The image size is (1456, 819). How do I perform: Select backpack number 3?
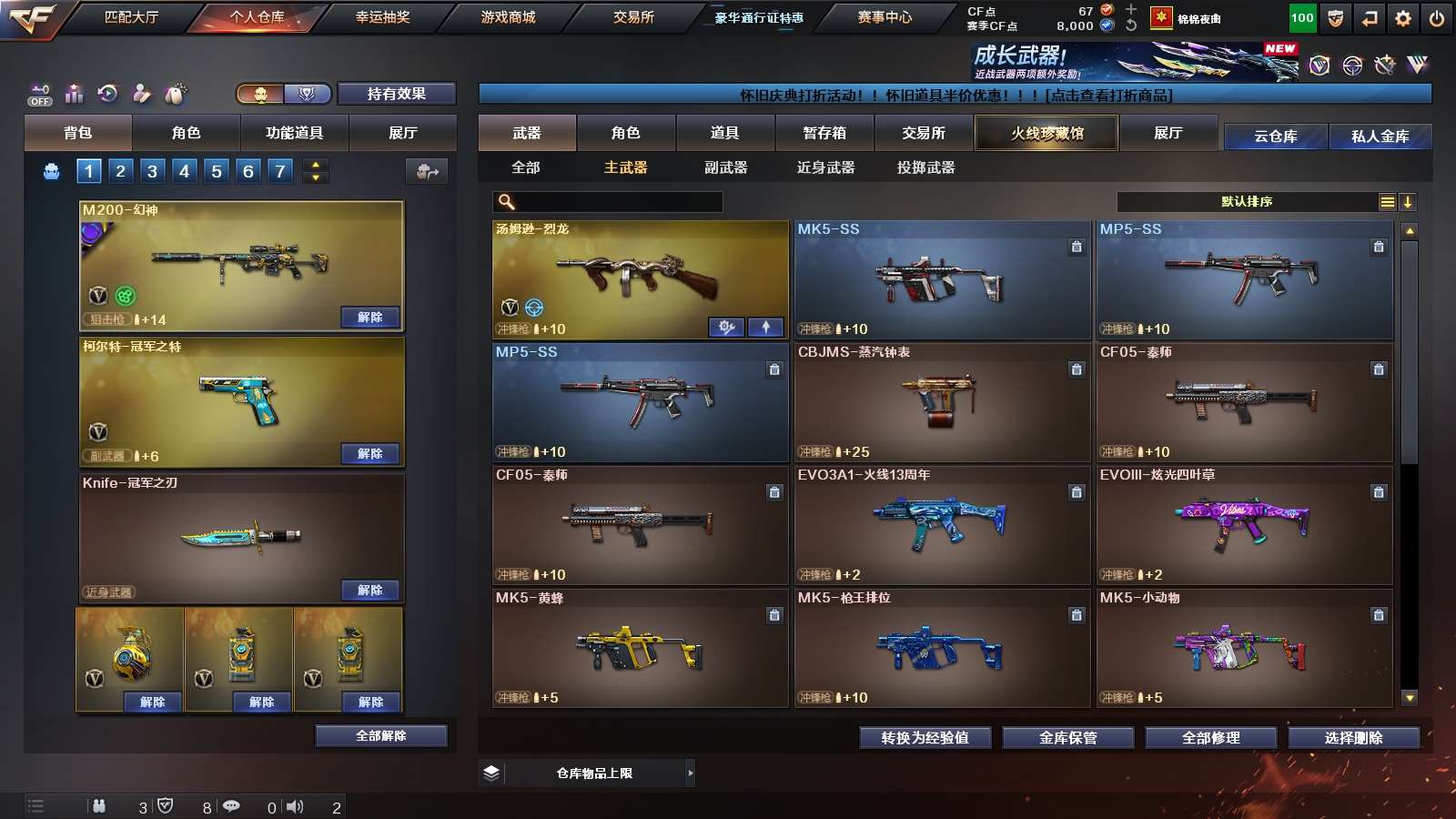[x=152, y=171]
